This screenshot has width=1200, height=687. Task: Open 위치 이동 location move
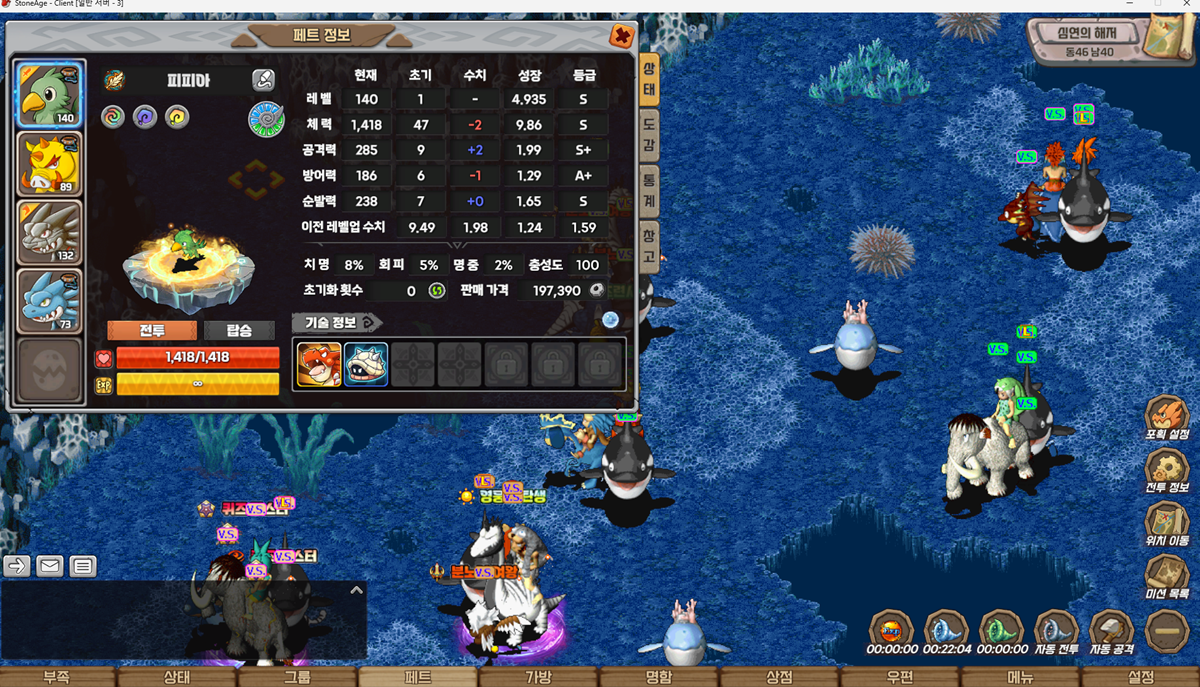[1167, 524]
